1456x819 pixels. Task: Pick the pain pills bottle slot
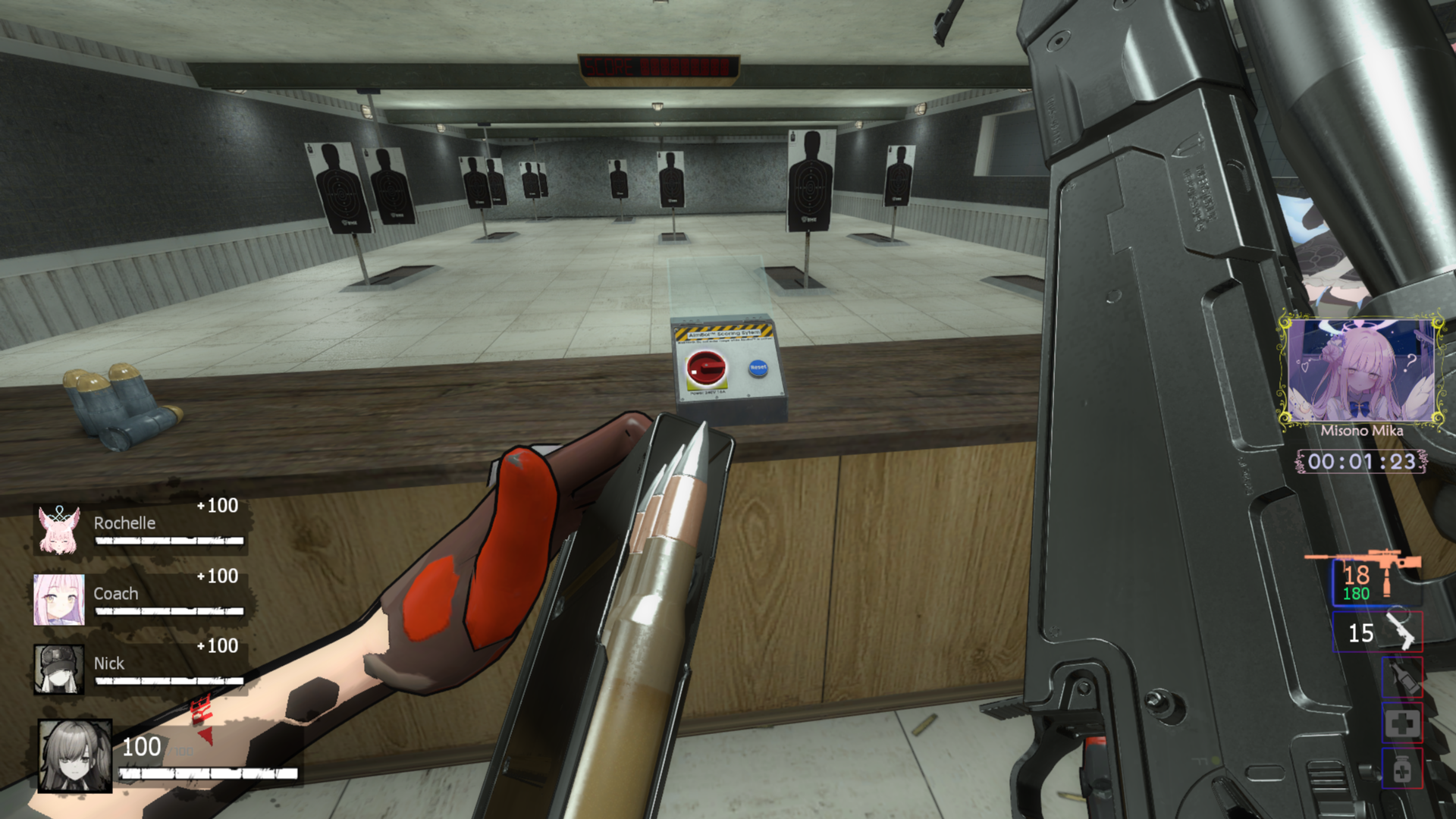click(1401, 770)
